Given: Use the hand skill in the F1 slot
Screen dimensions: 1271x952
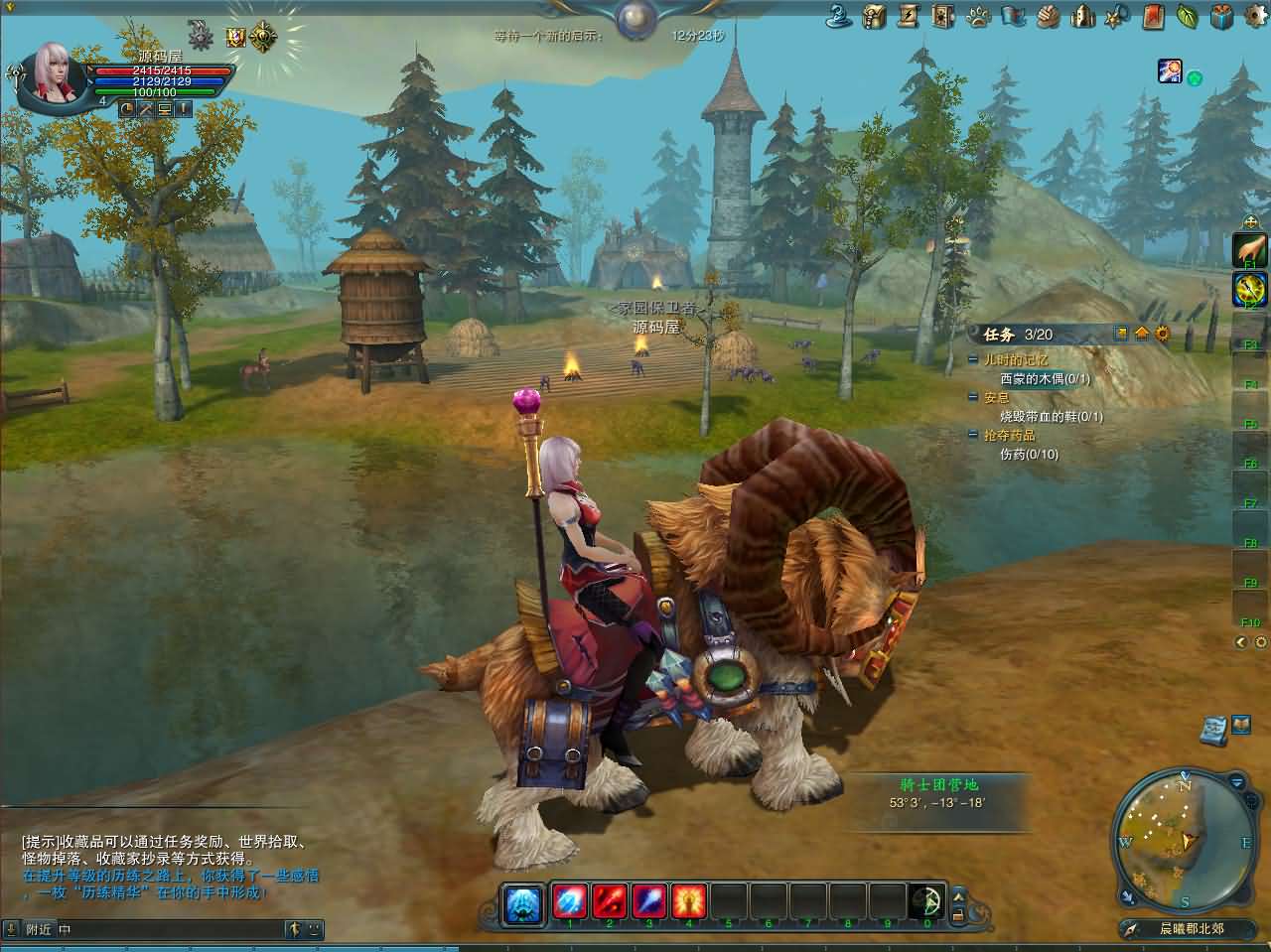Looking at the screenshot, I should pos(1249,249).
